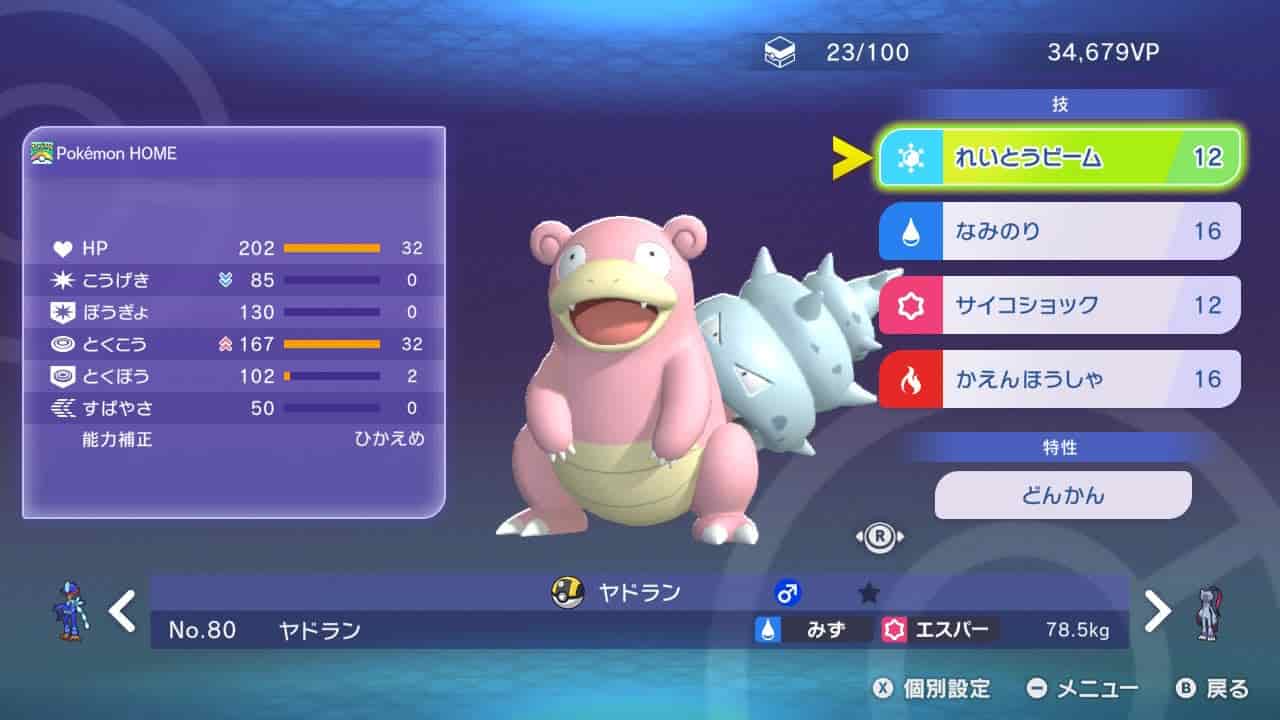Open the メニュー menu option
The image size is (1280, 720).
(x=1083, y=688)
